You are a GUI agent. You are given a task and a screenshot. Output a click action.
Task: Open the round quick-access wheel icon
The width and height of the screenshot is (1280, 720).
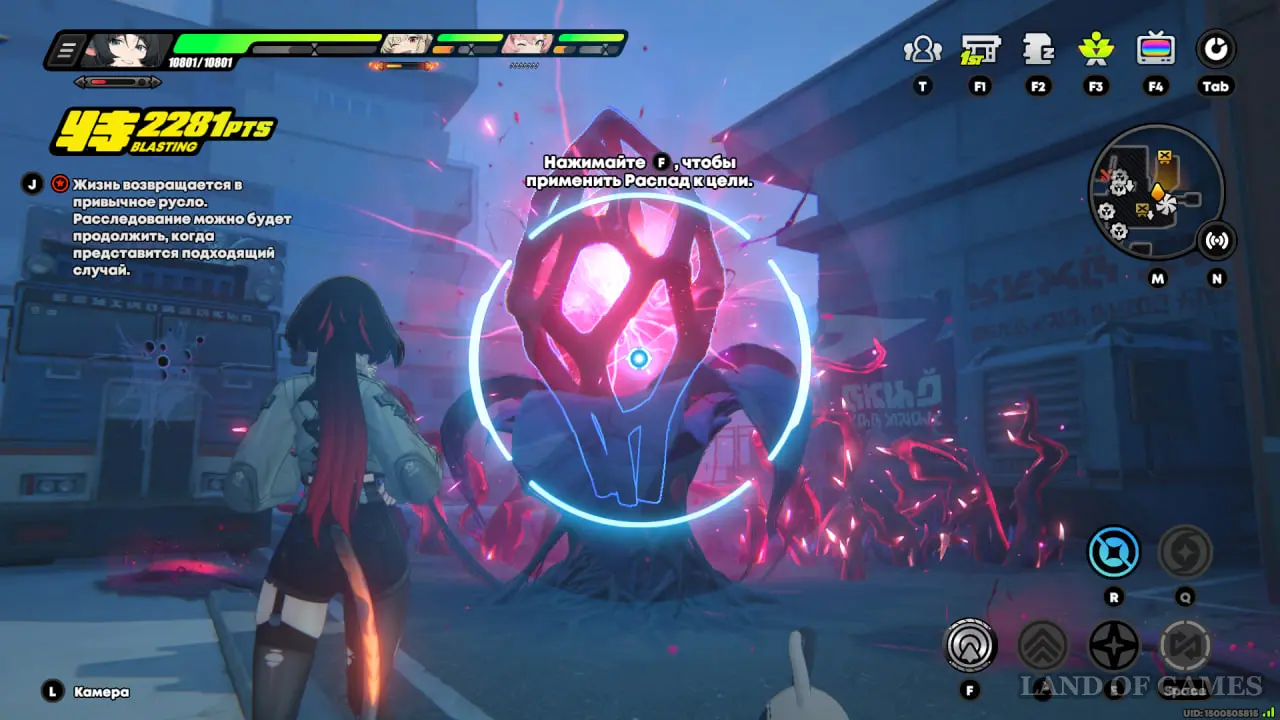[1216, 49]
